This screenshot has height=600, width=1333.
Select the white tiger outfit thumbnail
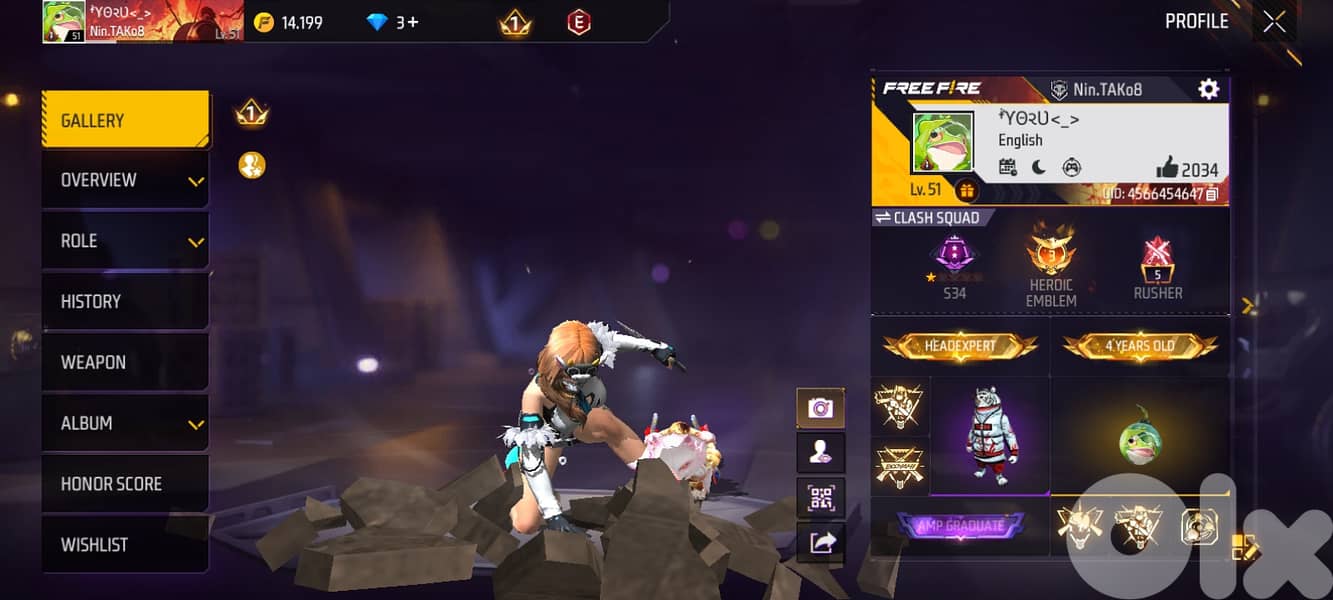pos(989,436)
